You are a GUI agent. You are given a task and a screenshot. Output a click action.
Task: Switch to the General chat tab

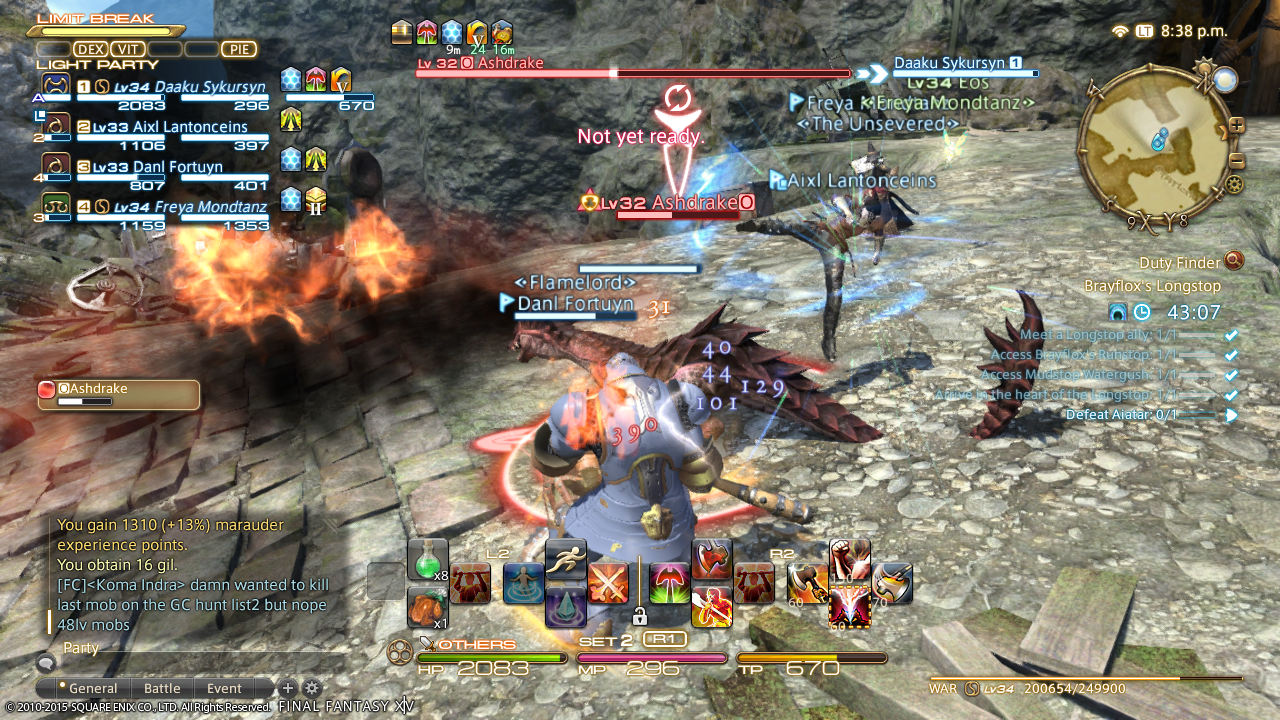(92, 688)
